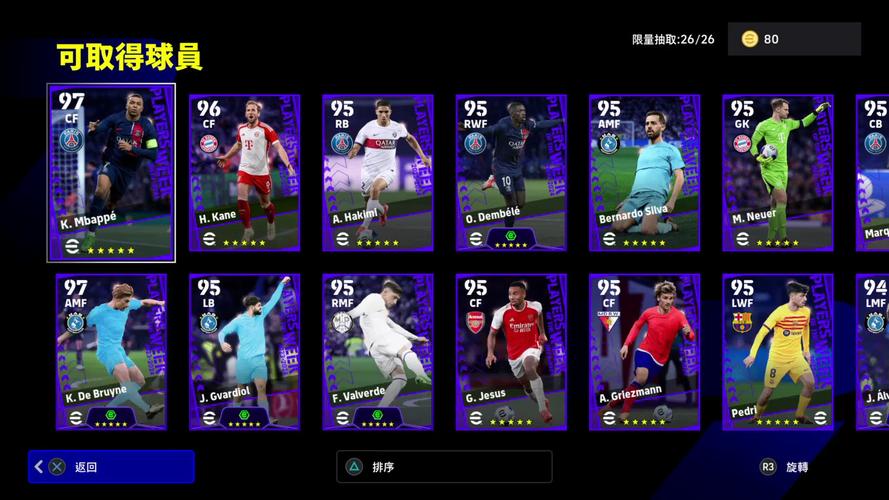Pick the A. Hakimi RB card
The width and height of the screenshot is (889, 500).
pos(377,172)
